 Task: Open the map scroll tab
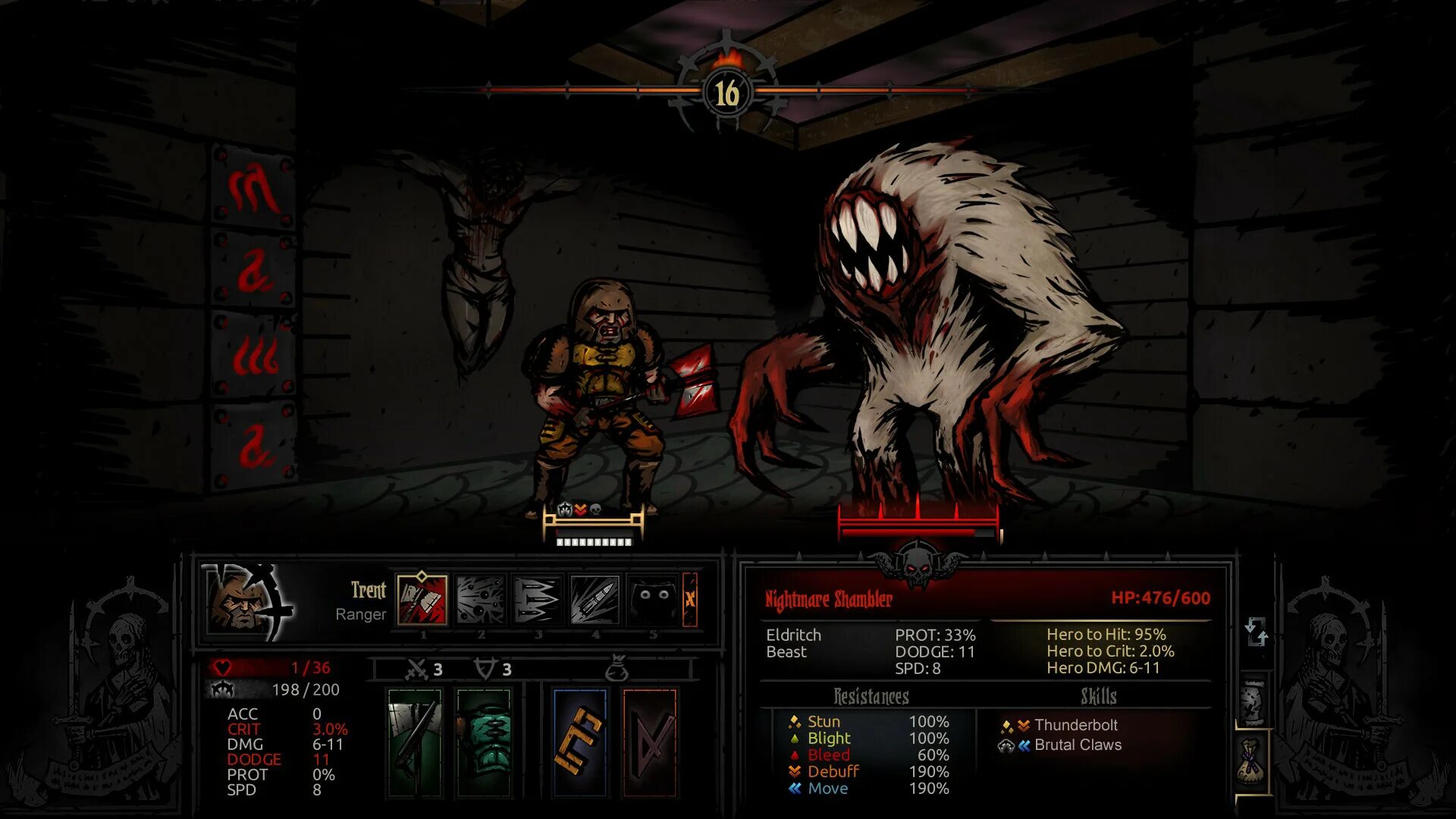[x=1254, y=701]
